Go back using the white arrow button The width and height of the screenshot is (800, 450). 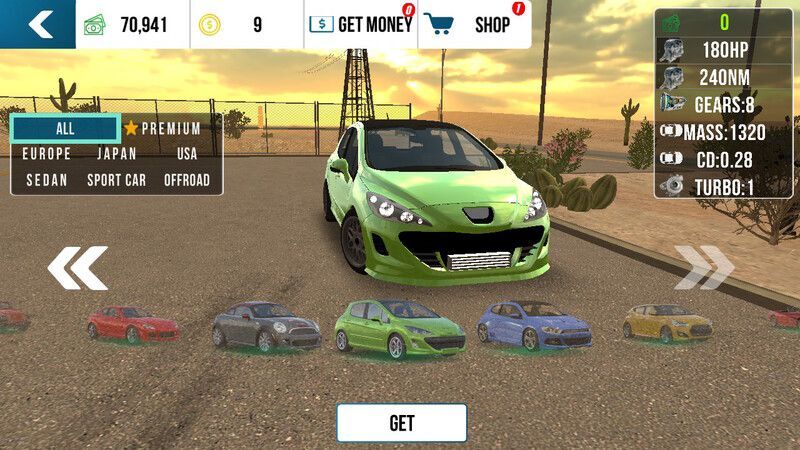pos(38,24)
